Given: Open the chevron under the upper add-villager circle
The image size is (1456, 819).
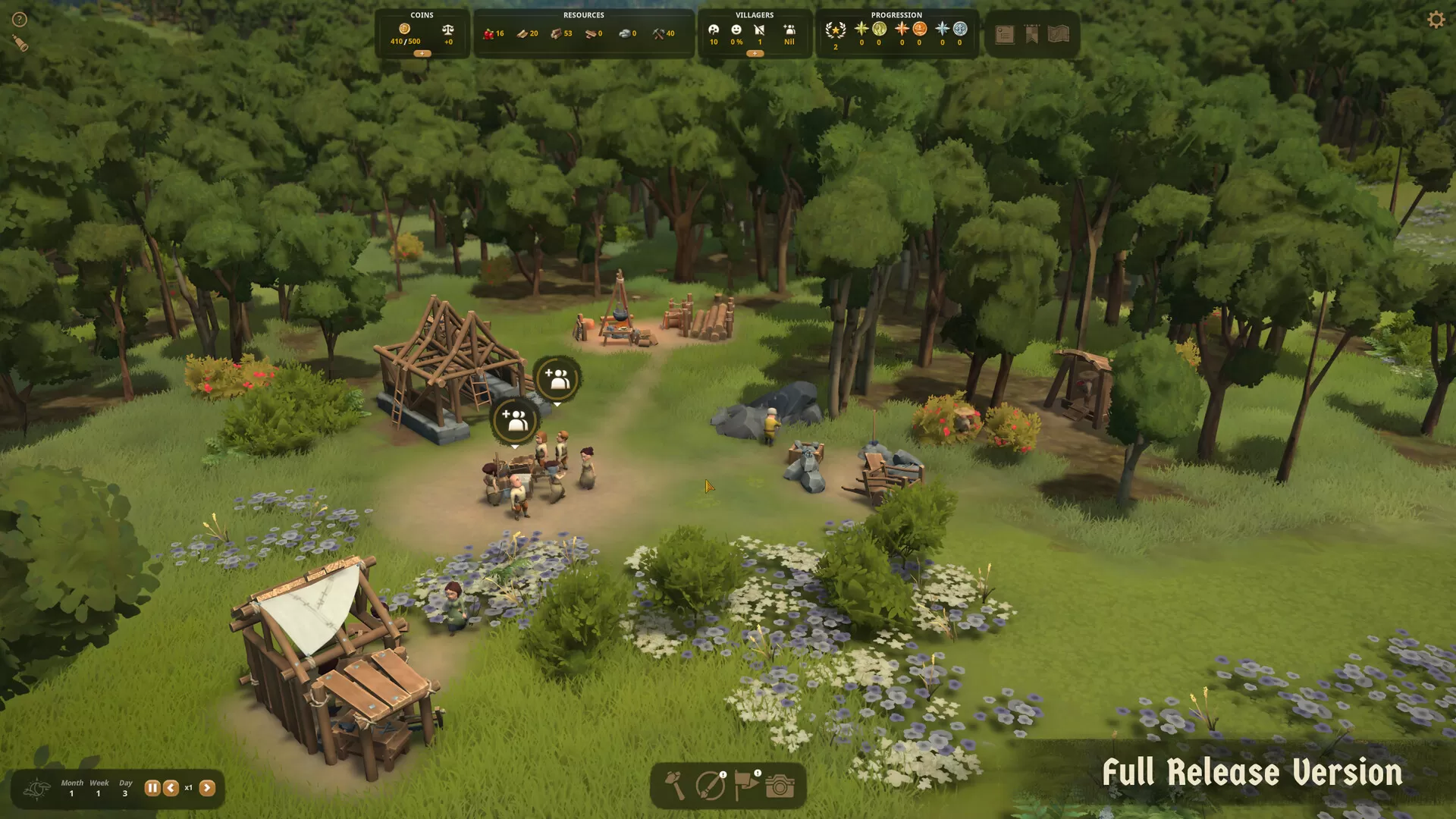Looking at the screenshot, I should coord(559,404).
